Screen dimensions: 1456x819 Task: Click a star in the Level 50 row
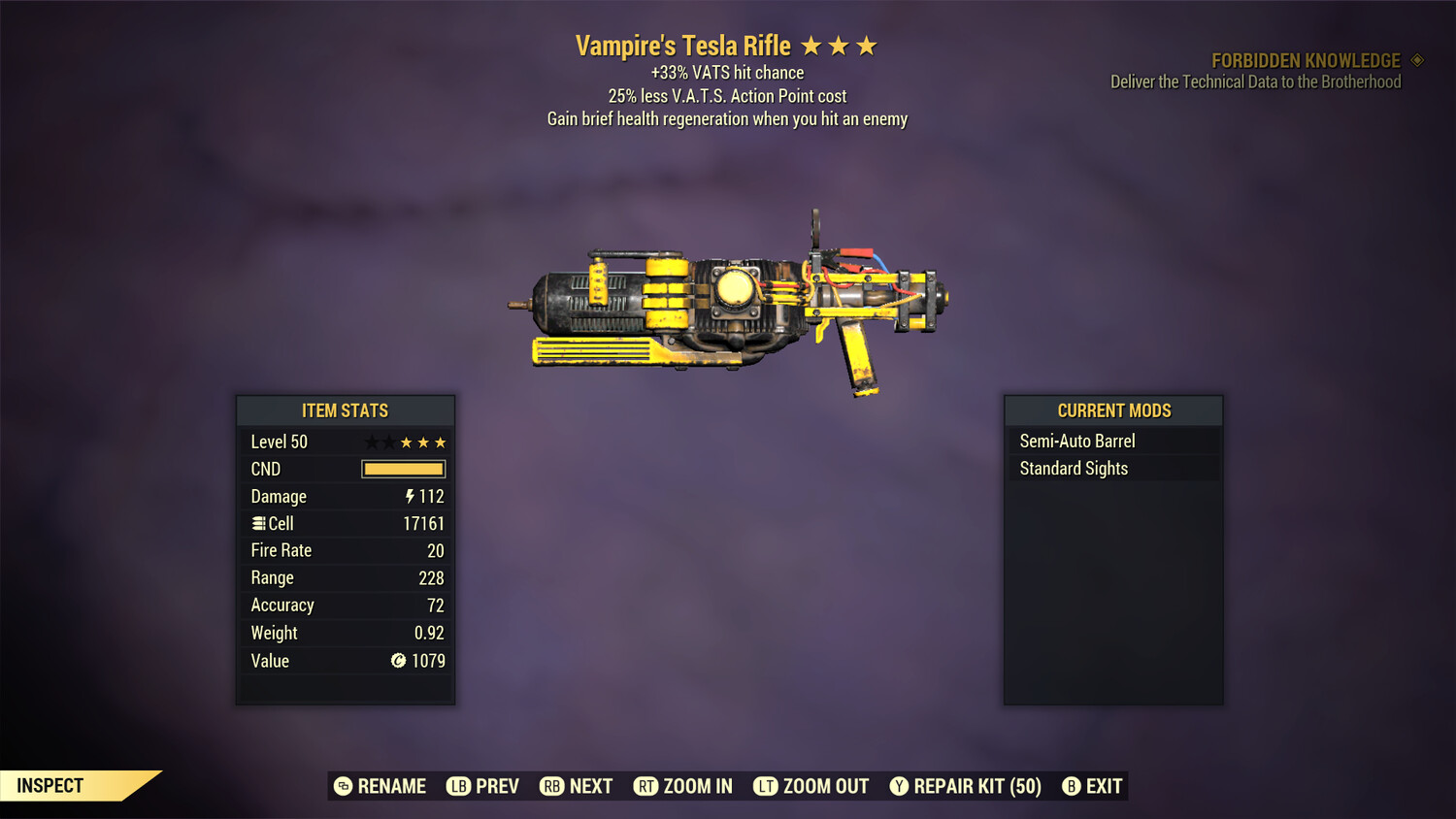[x=422, y=442]
